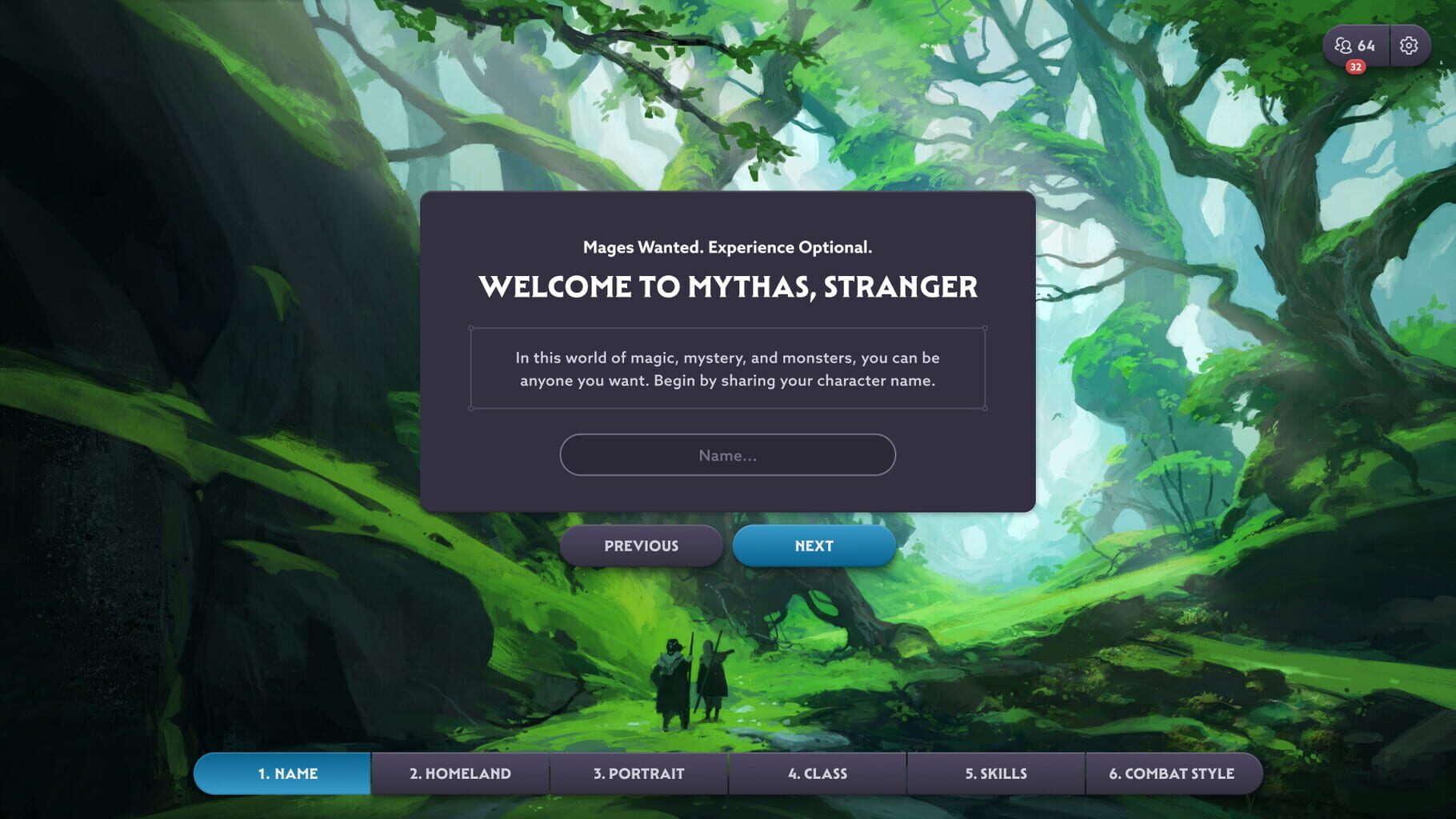Click the Previous button
The image size is (1456, 819).
click(640, 545)
